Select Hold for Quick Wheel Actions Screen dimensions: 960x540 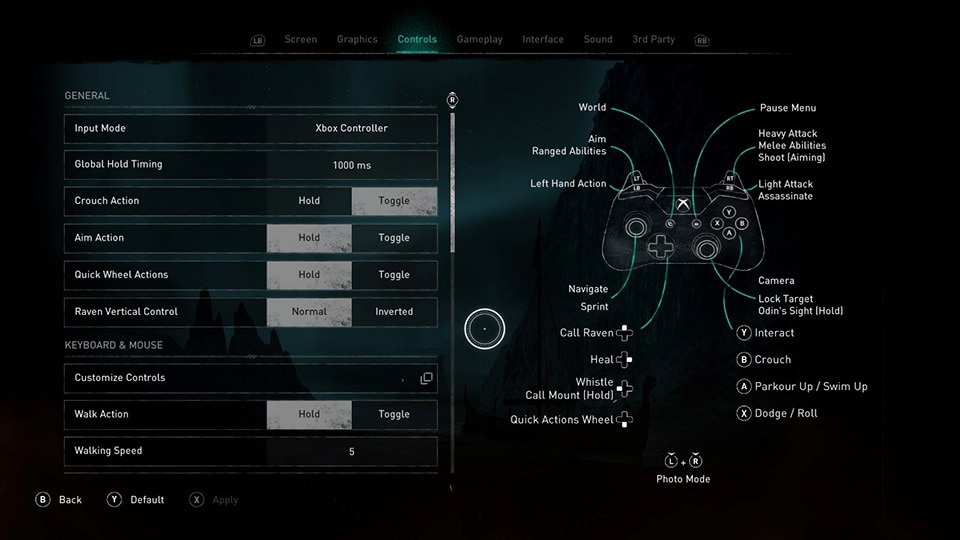click(x=309, y=275)
